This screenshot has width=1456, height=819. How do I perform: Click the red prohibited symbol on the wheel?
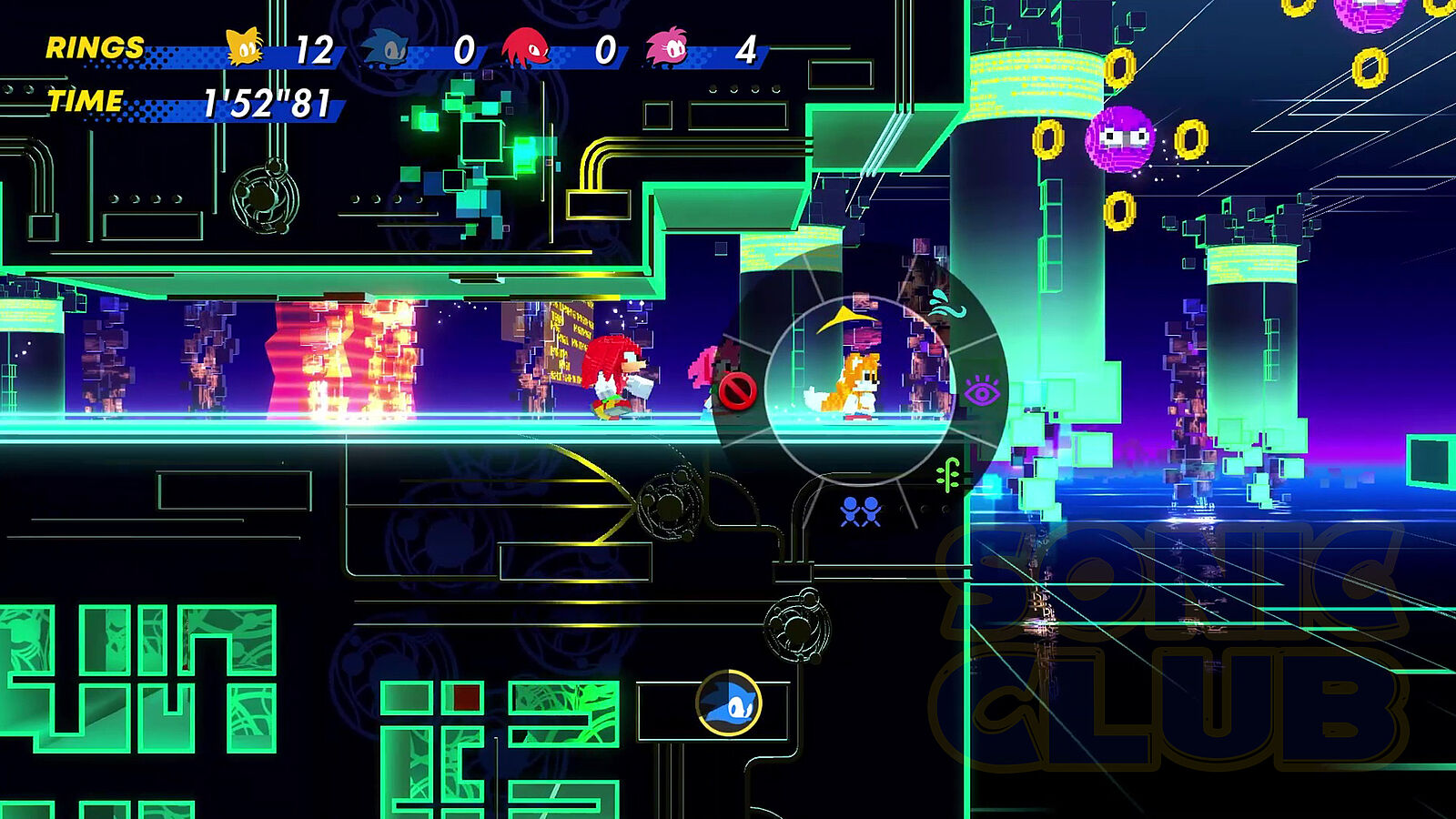tap(737, 391)
